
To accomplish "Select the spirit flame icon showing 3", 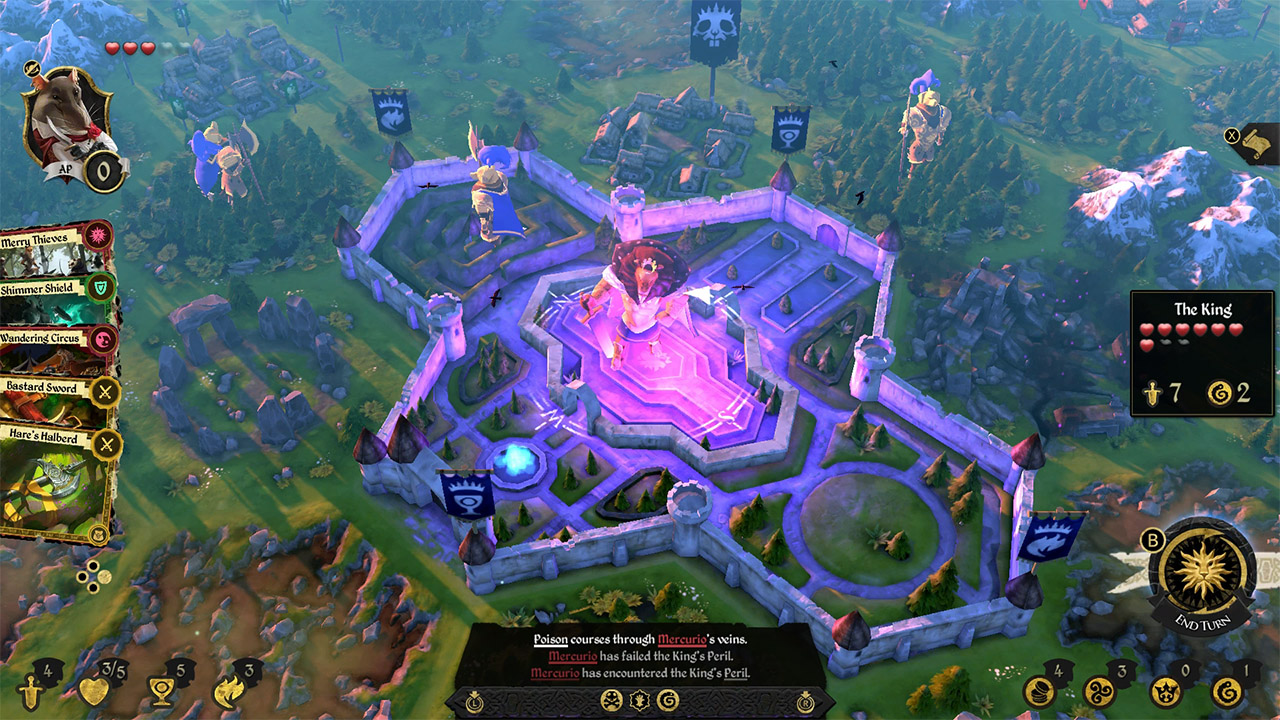I will (x=228, y=693).
